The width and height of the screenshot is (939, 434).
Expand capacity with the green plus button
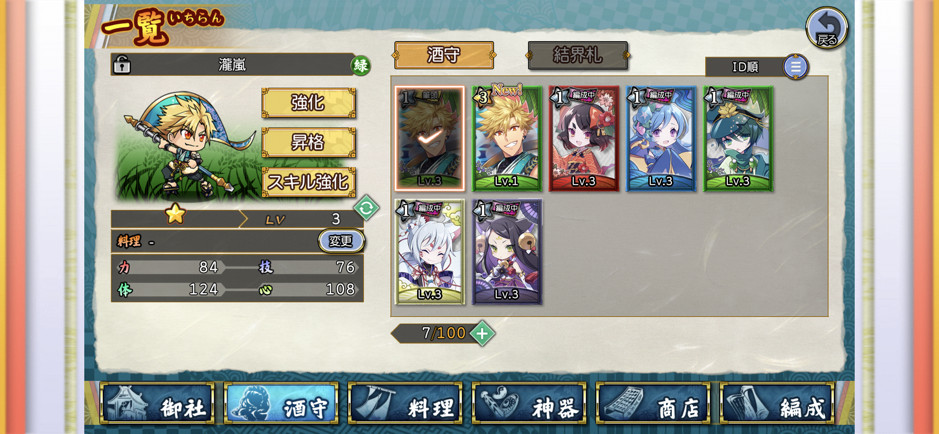pyautogui.click(x=482, y=333)
